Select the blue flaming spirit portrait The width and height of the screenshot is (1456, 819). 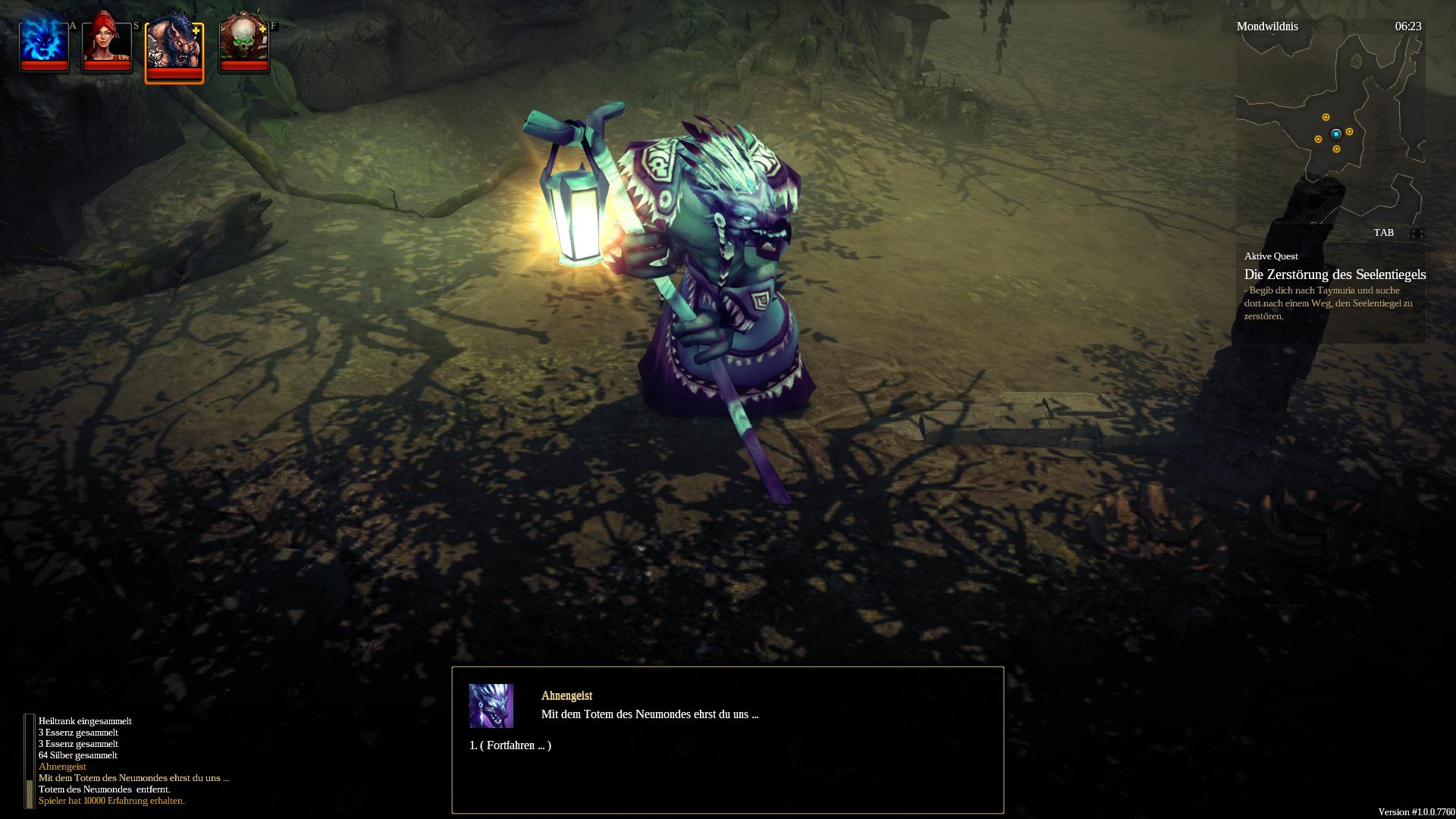pos(44,45)
